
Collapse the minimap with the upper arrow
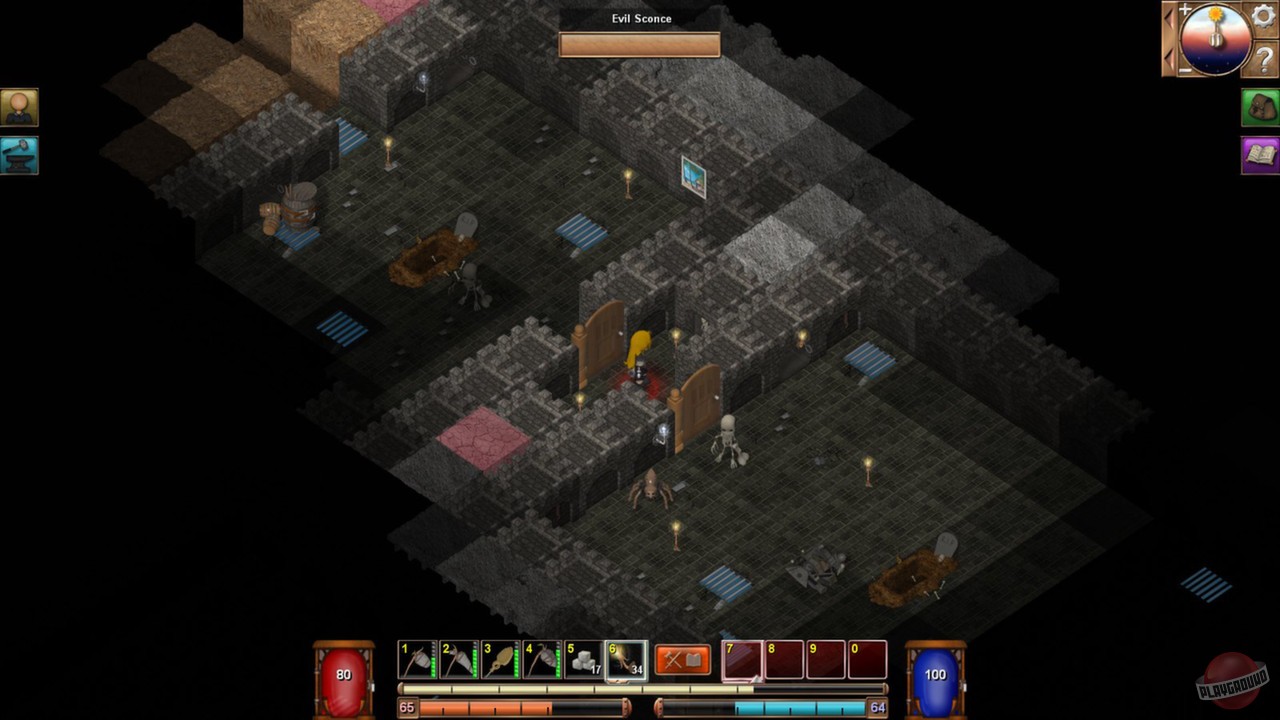click(x=1167, y=21)
